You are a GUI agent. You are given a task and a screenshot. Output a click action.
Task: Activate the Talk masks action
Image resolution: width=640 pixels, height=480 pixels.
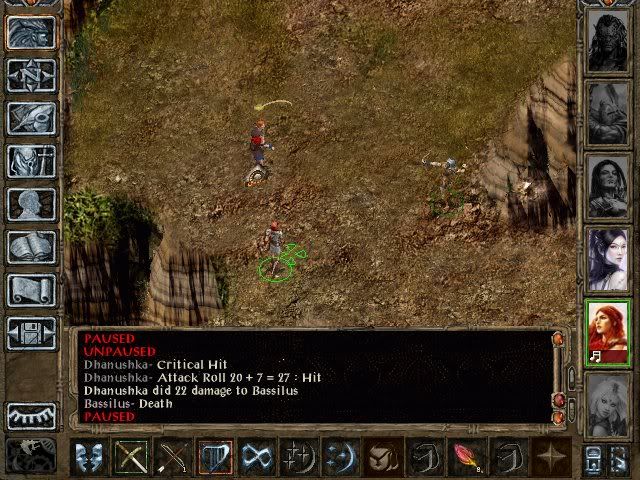pos(90,457)
